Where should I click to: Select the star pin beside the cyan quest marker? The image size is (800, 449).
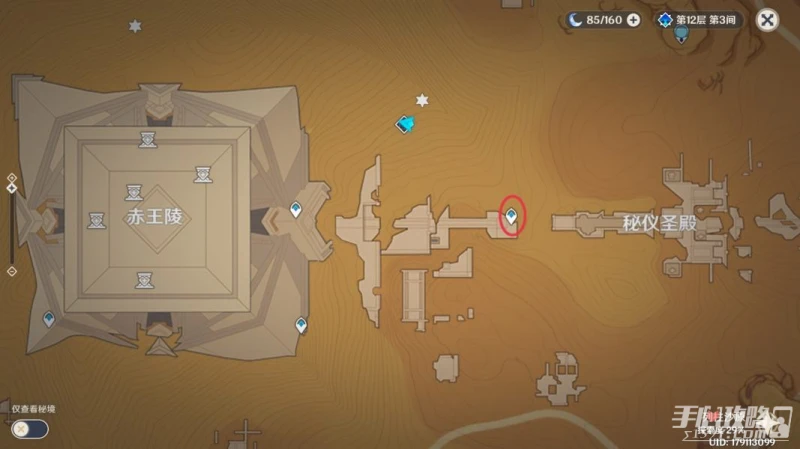(422, 100)
